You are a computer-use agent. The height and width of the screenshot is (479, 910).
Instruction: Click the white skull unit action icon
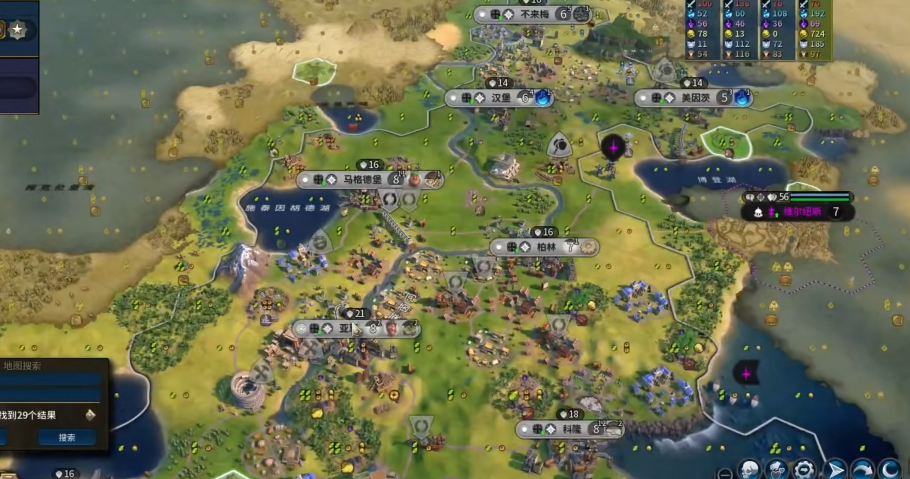pyautogui.click(x=749, y=469)
